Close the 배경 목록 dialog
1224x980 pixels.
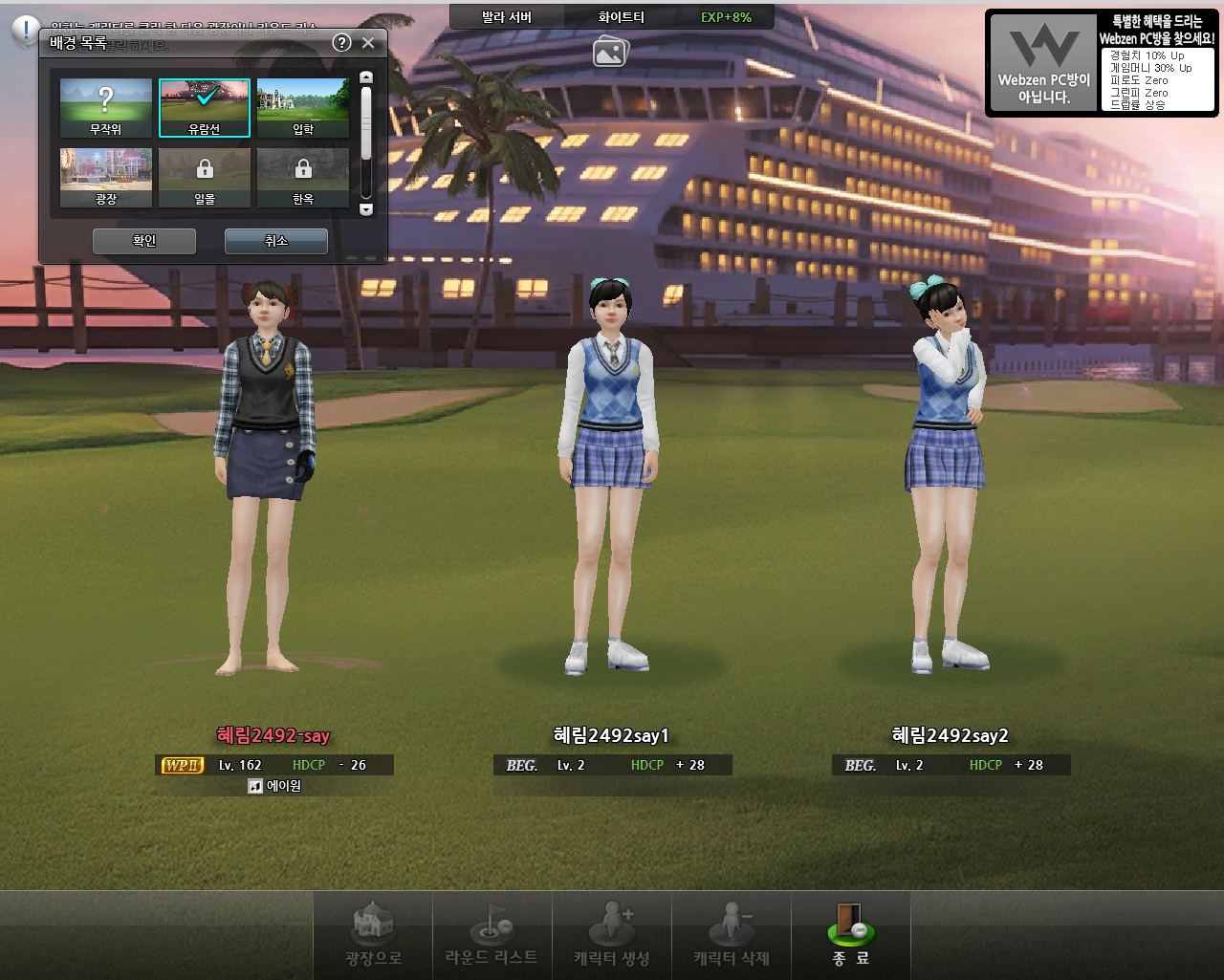(x=368, y=43)
